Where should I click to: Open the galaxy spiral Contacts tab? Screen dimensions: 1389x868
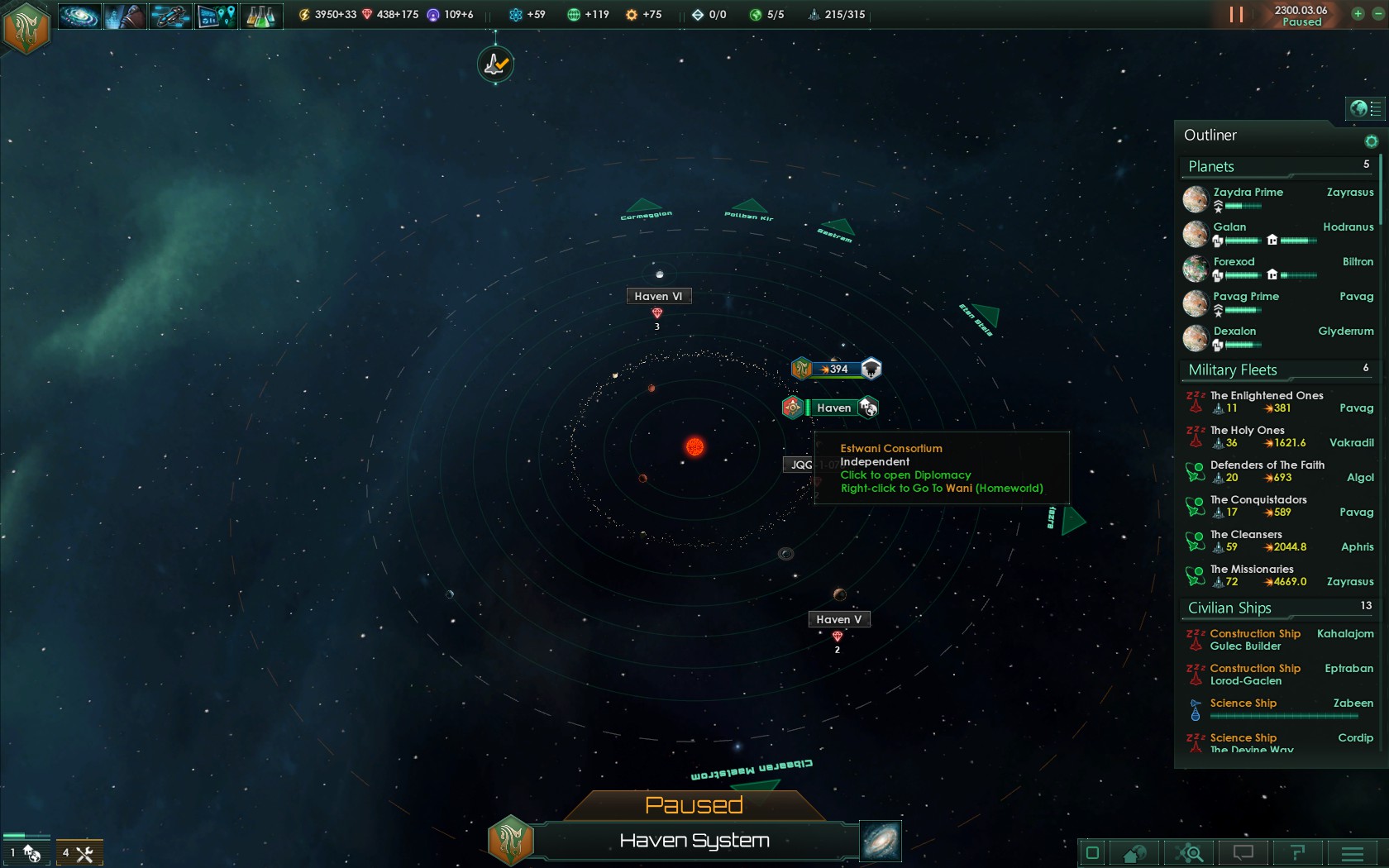pyautogui.click(x=79, y=16)
